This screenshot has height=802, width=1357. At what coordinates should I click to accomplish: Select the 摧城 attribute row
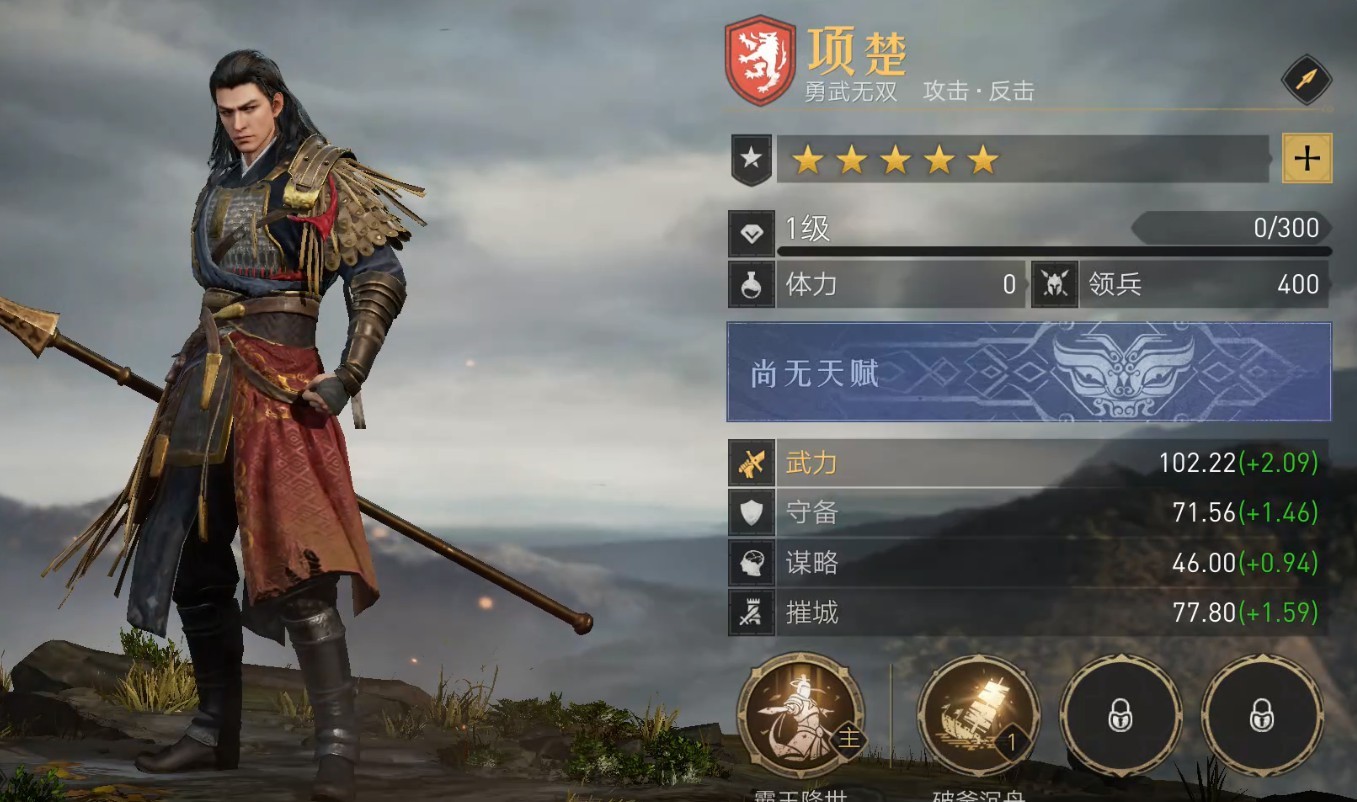coord(1028,612)
